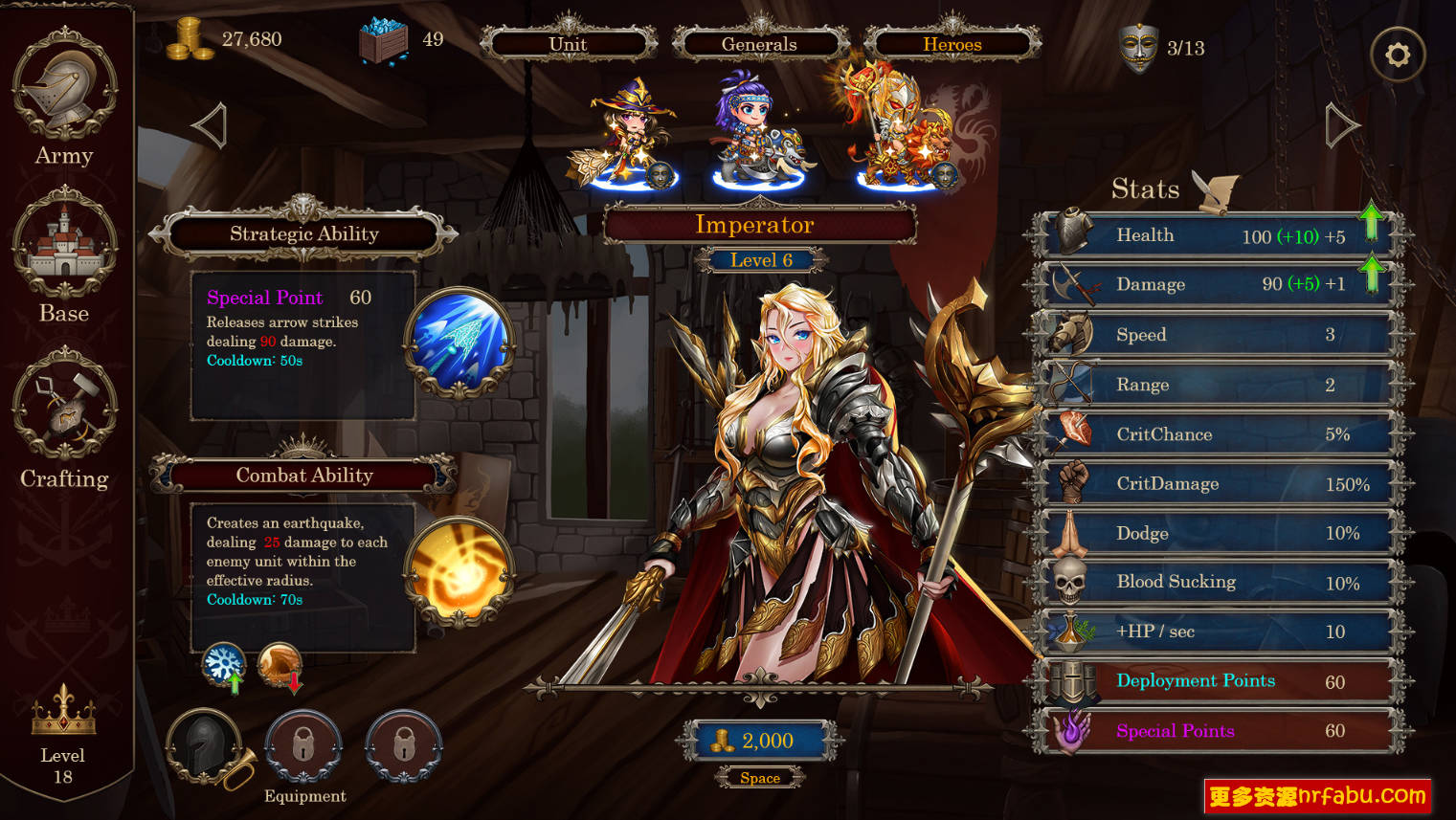Open the Heroes tab
This screenshot has width=1456, height=820.
point(951,44)
